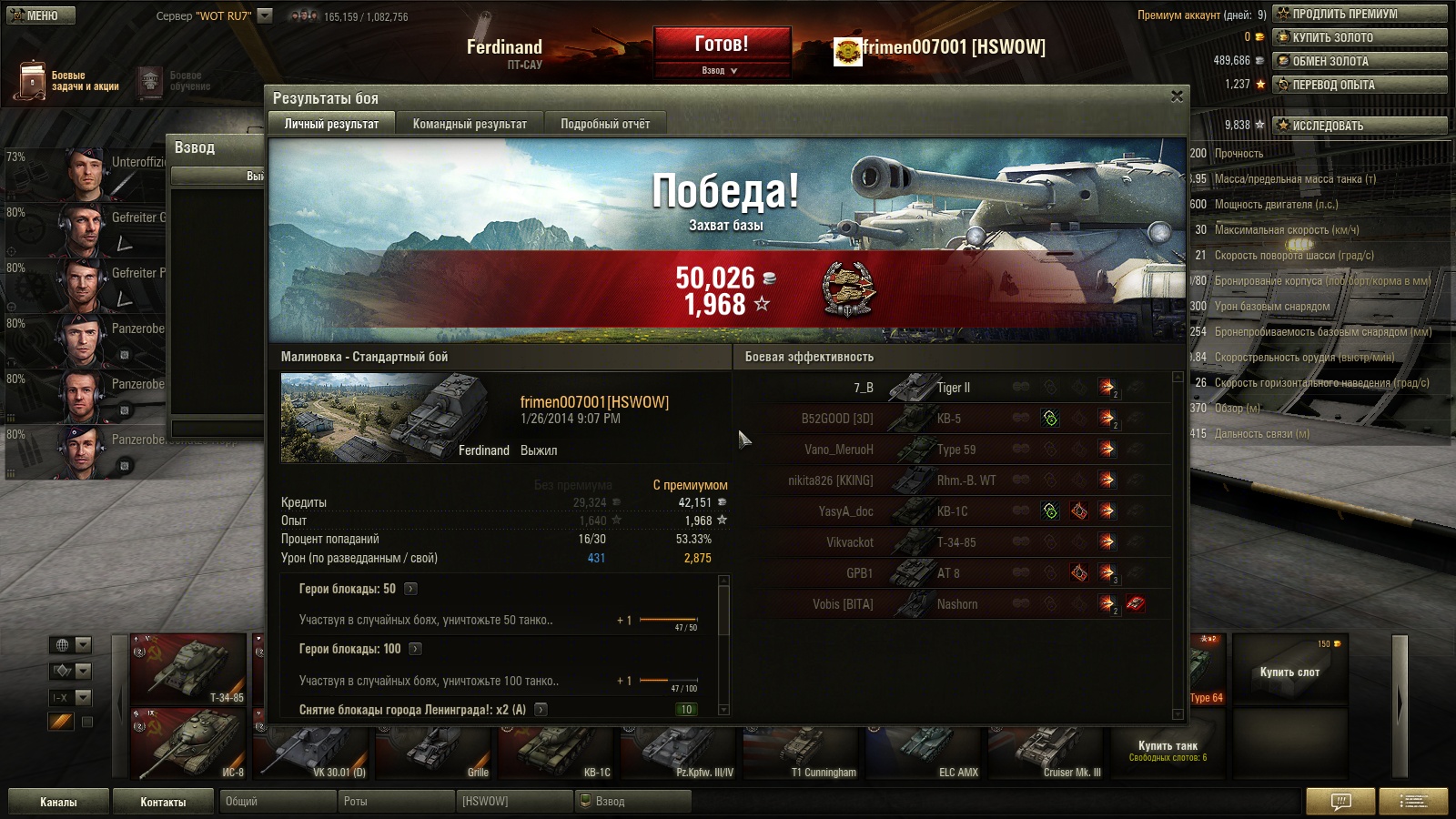
Task: Switch to Командный результат tab
Action: (x=470, y=124)
